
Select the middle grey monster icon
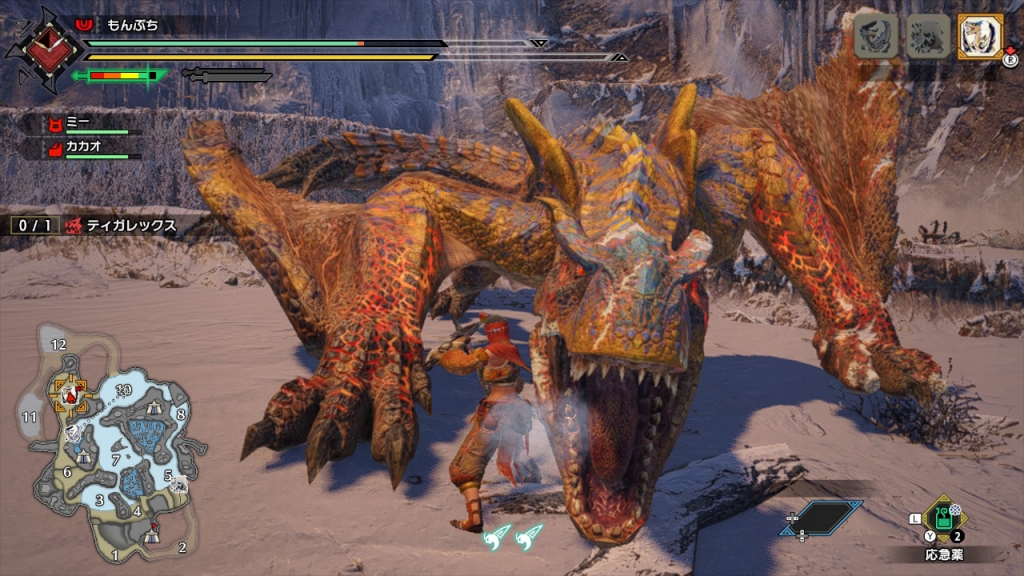[928, 37]
